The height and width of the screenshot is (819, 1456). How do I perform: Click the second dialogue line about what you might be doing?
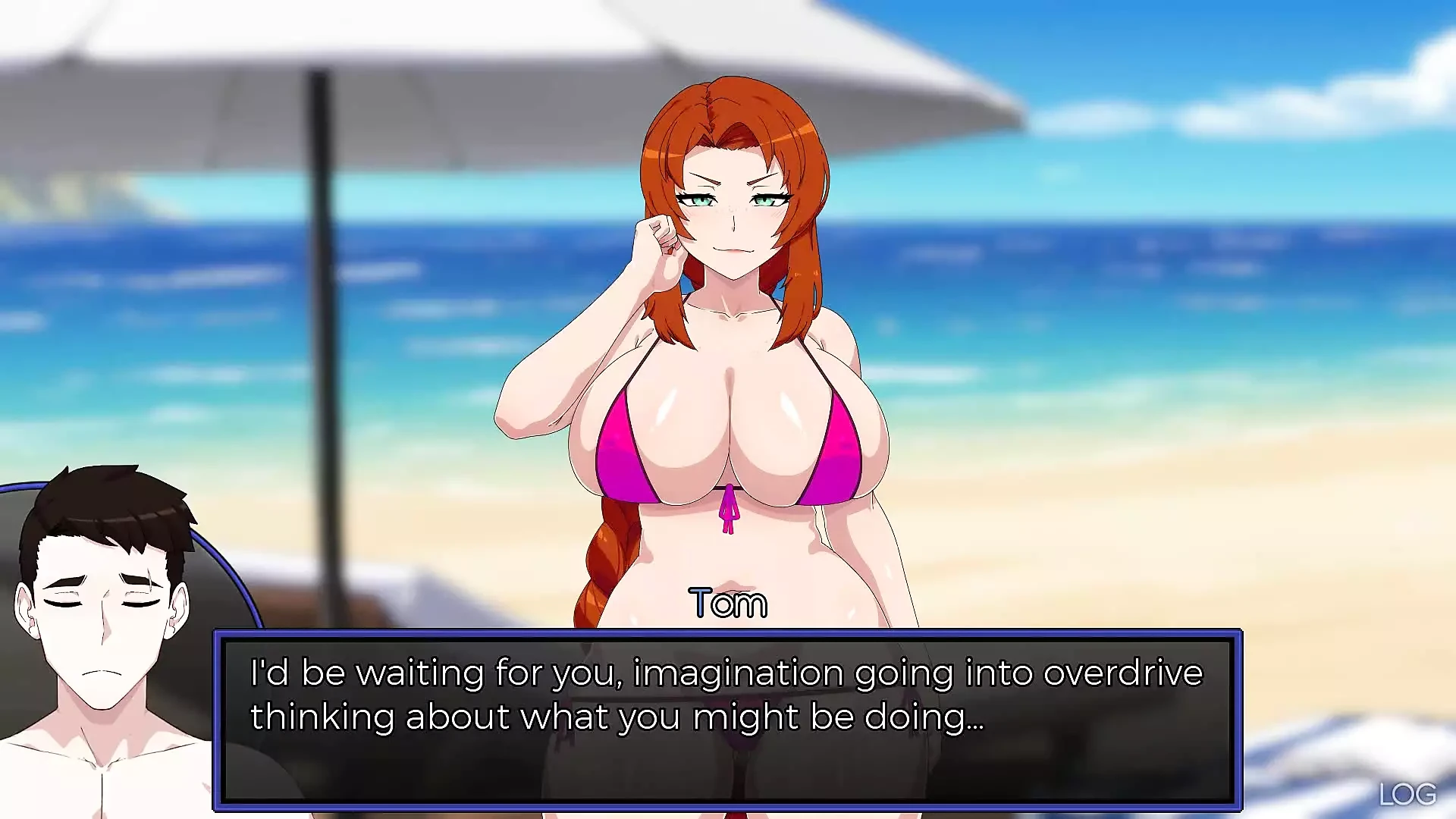618,715
